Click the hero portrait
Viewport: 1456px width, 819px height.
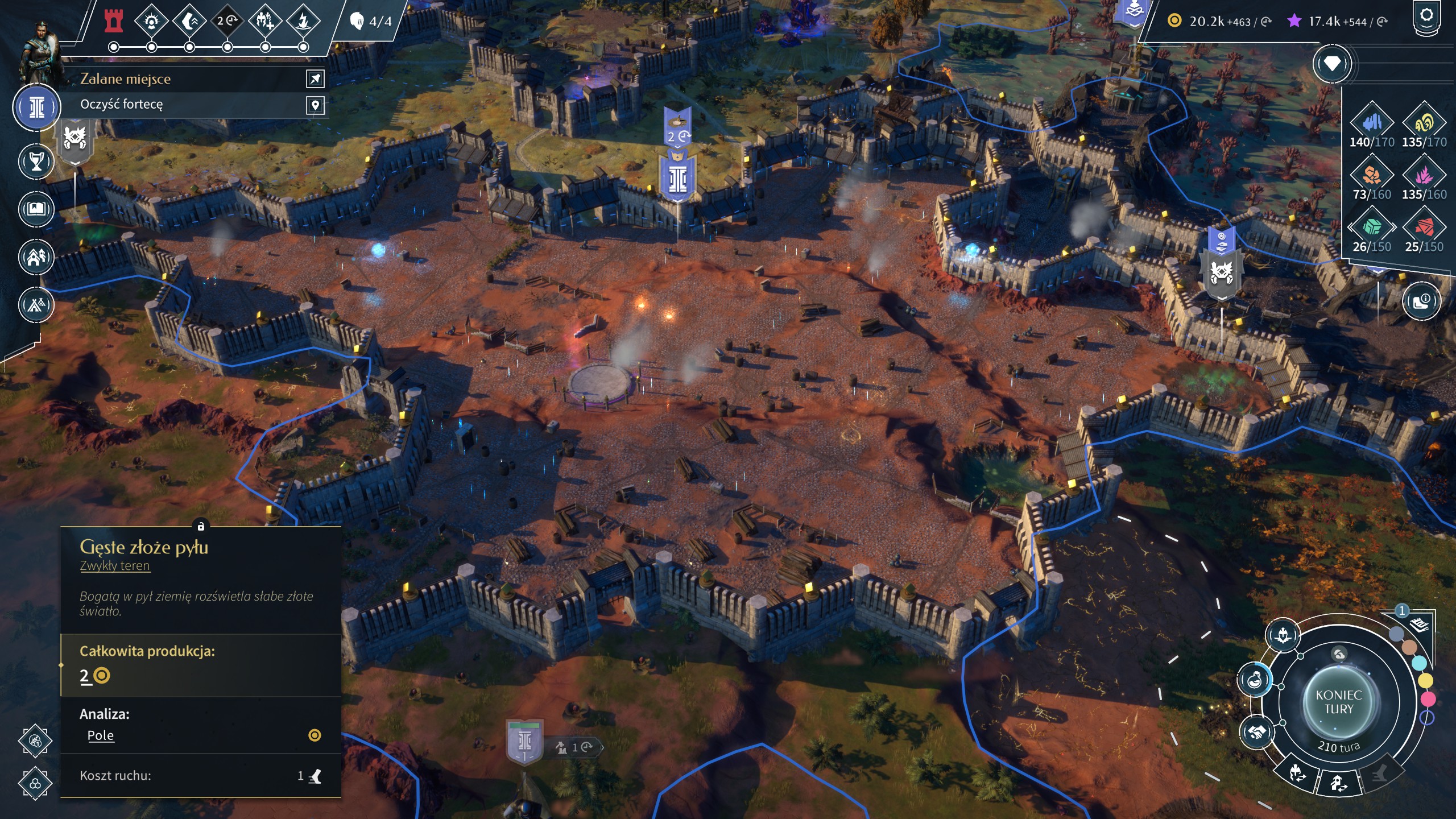tap(40, 51)
